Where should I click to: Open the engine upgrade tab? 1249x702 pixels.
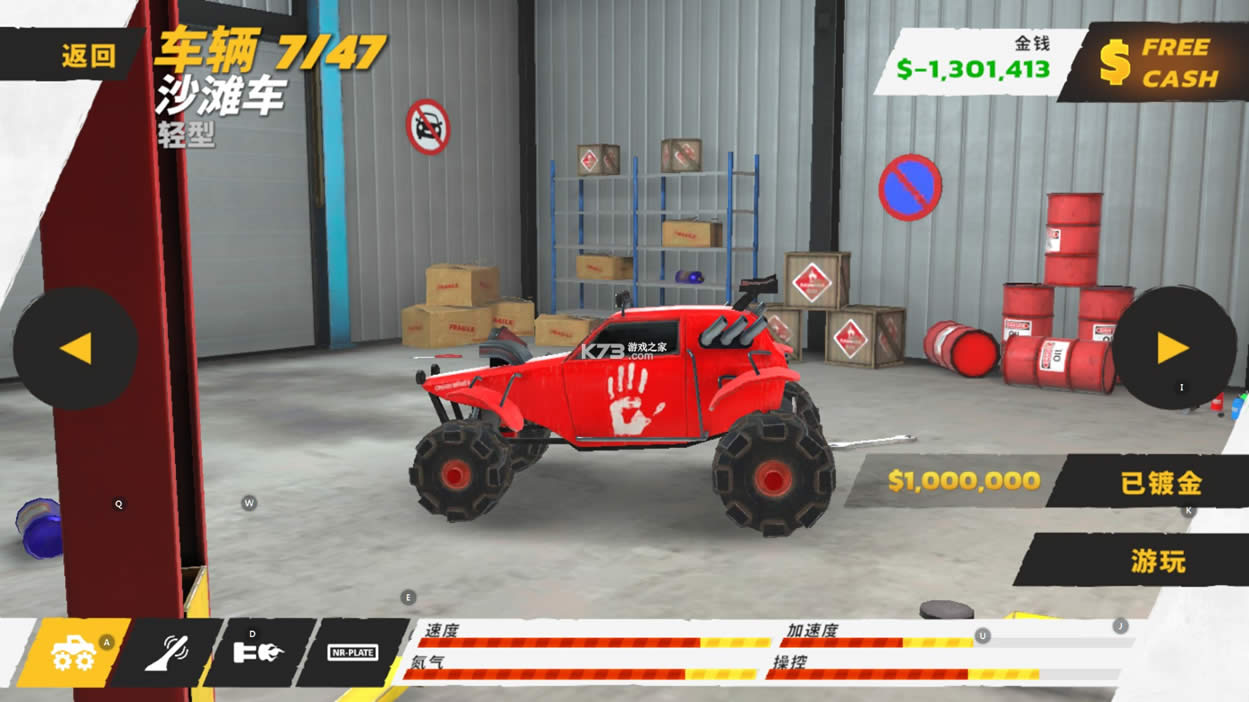[x=258, y=653]
